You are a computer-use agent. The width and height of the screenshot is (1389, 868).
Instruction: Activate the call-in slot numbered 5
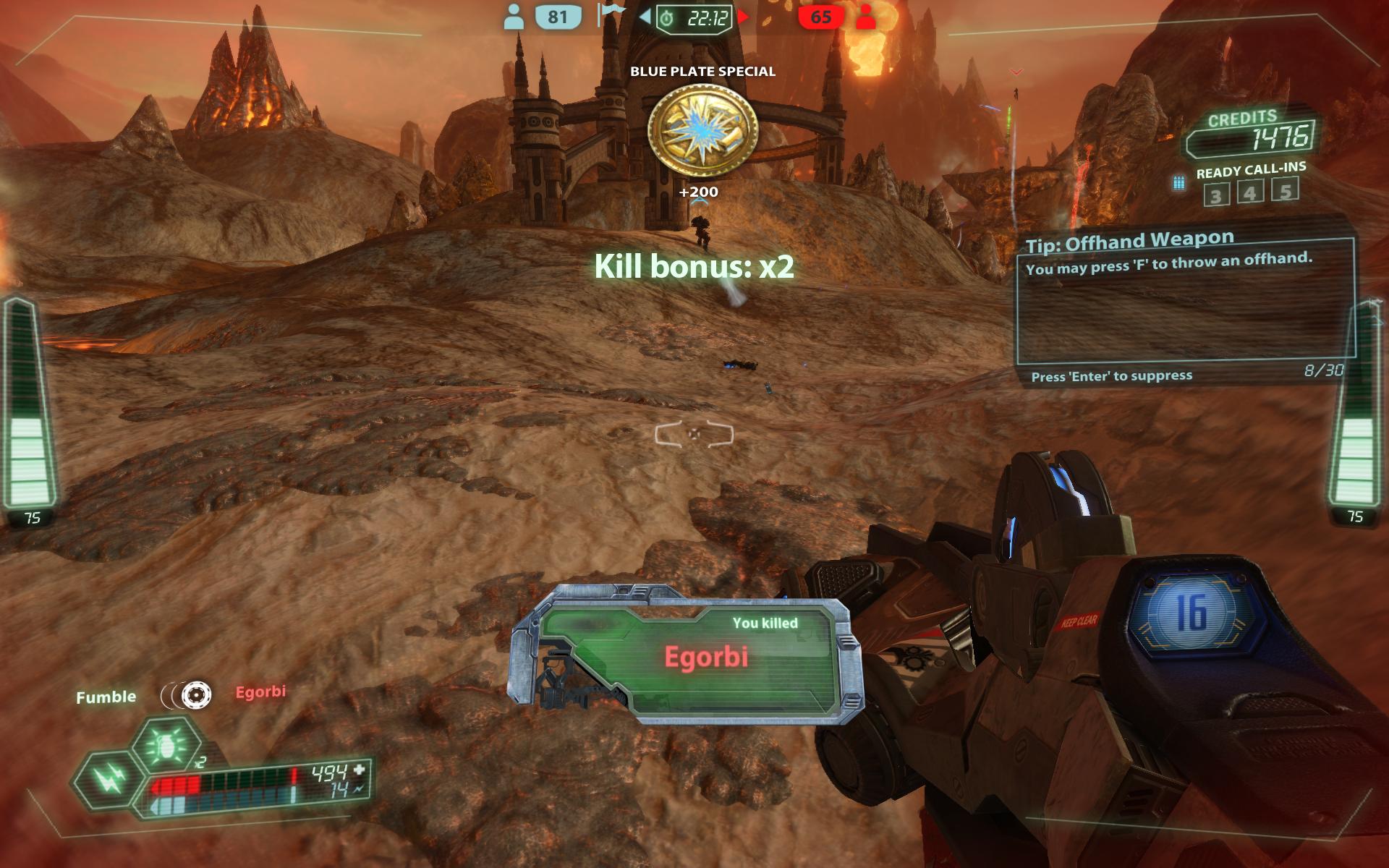[1285, 190]
